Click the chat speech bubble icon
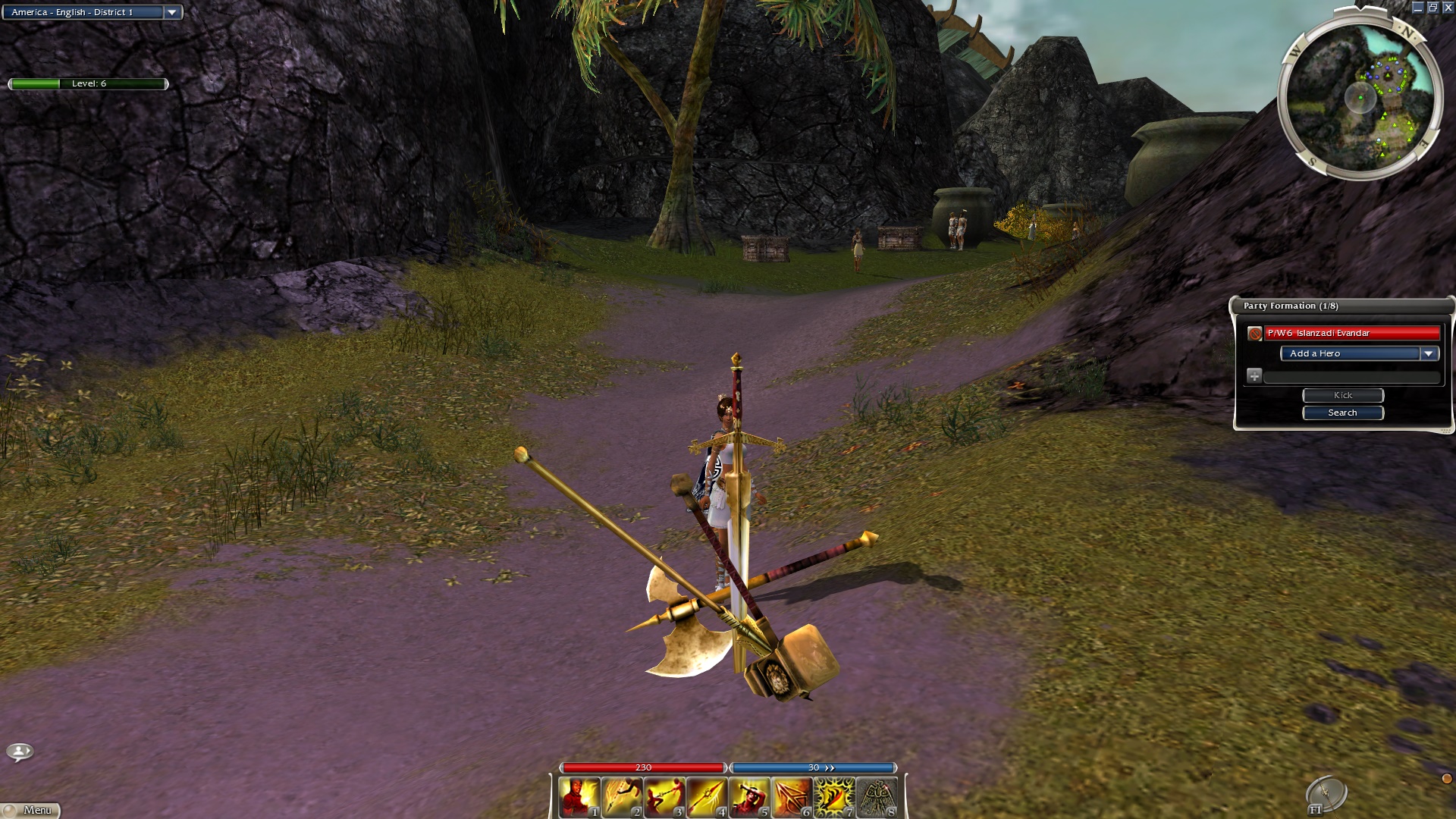 pyautogui.click(x=20, y=752)
